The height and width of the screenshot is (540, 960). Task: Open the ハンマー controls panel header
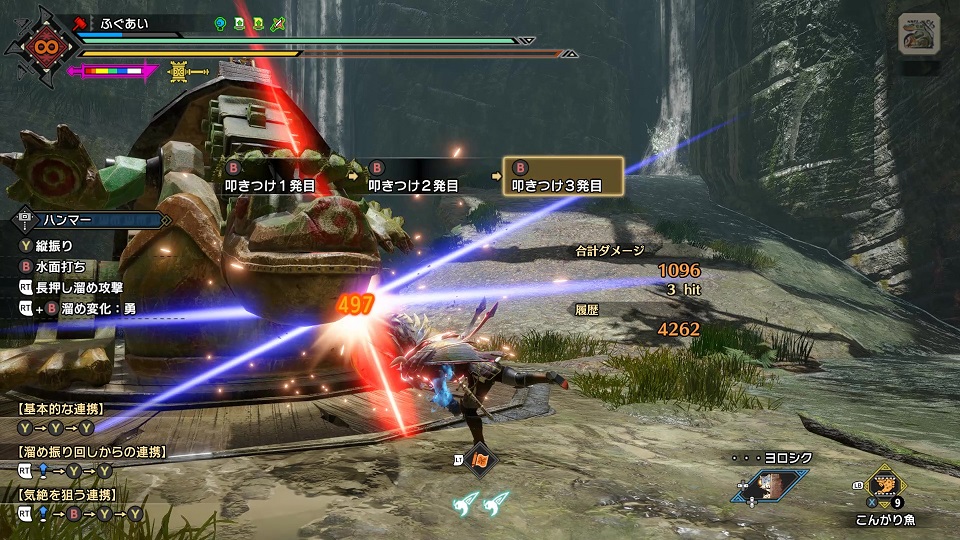coord(88,218)
